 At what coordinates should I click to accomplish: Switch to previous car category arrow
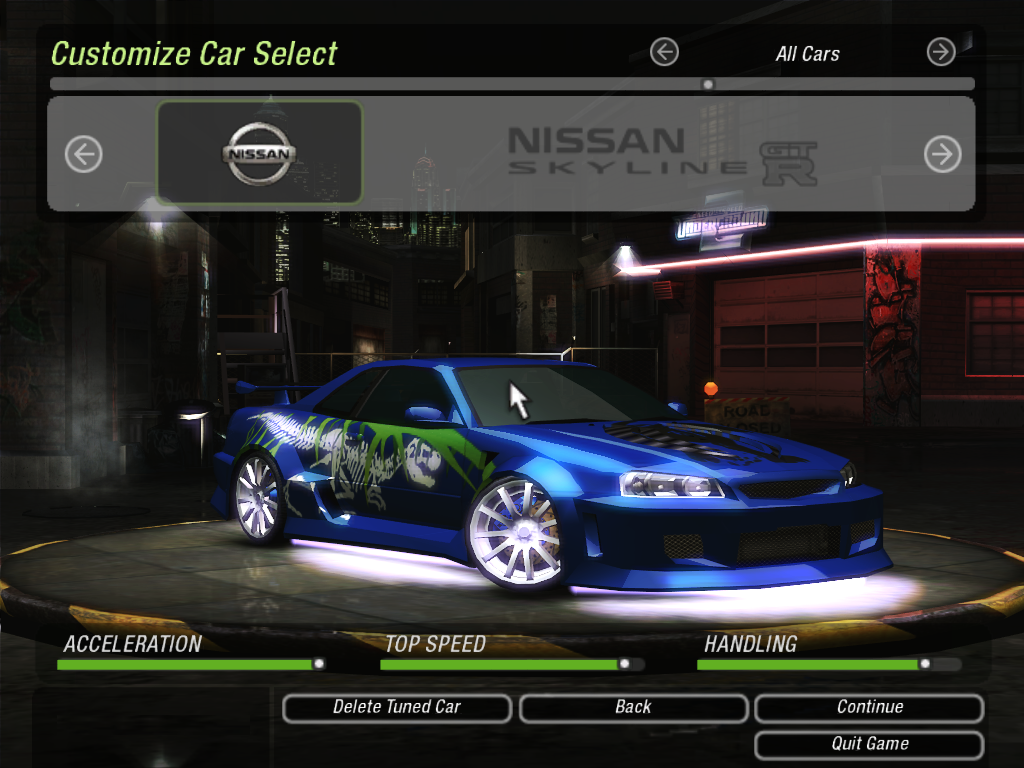[x=664, y=52]
